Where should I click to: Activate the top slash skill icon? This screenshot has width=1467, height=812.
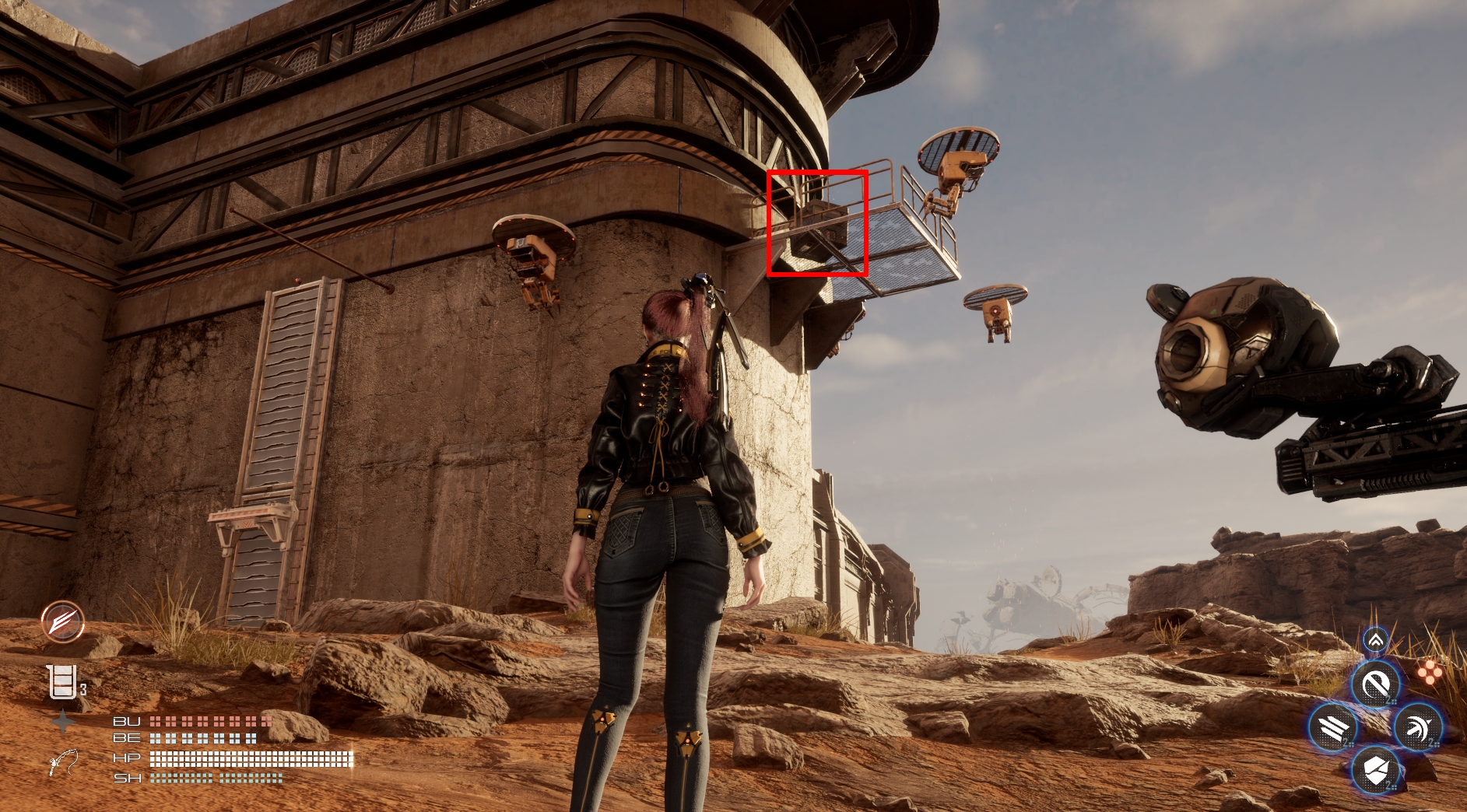click(1375, 685)
